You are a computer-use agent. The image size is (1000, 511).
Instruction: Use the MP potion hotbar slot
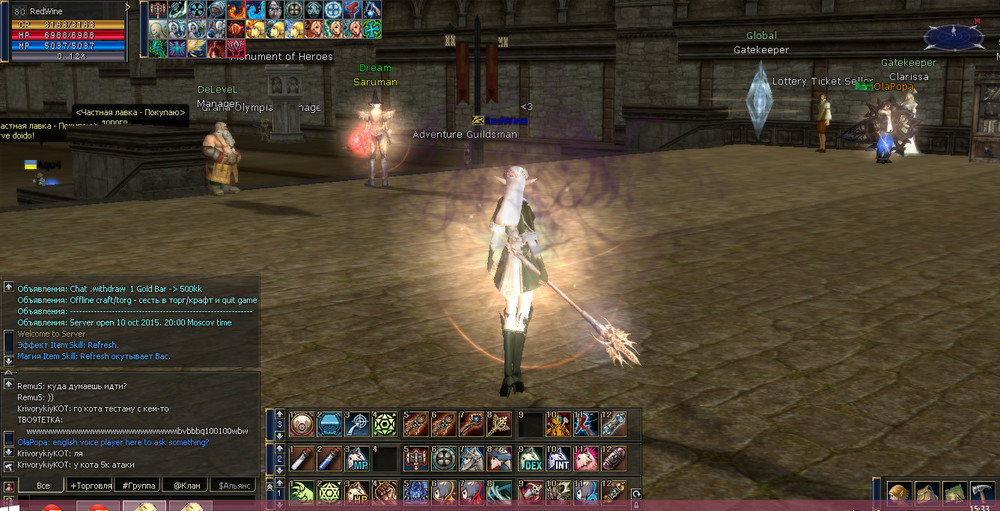357,459
